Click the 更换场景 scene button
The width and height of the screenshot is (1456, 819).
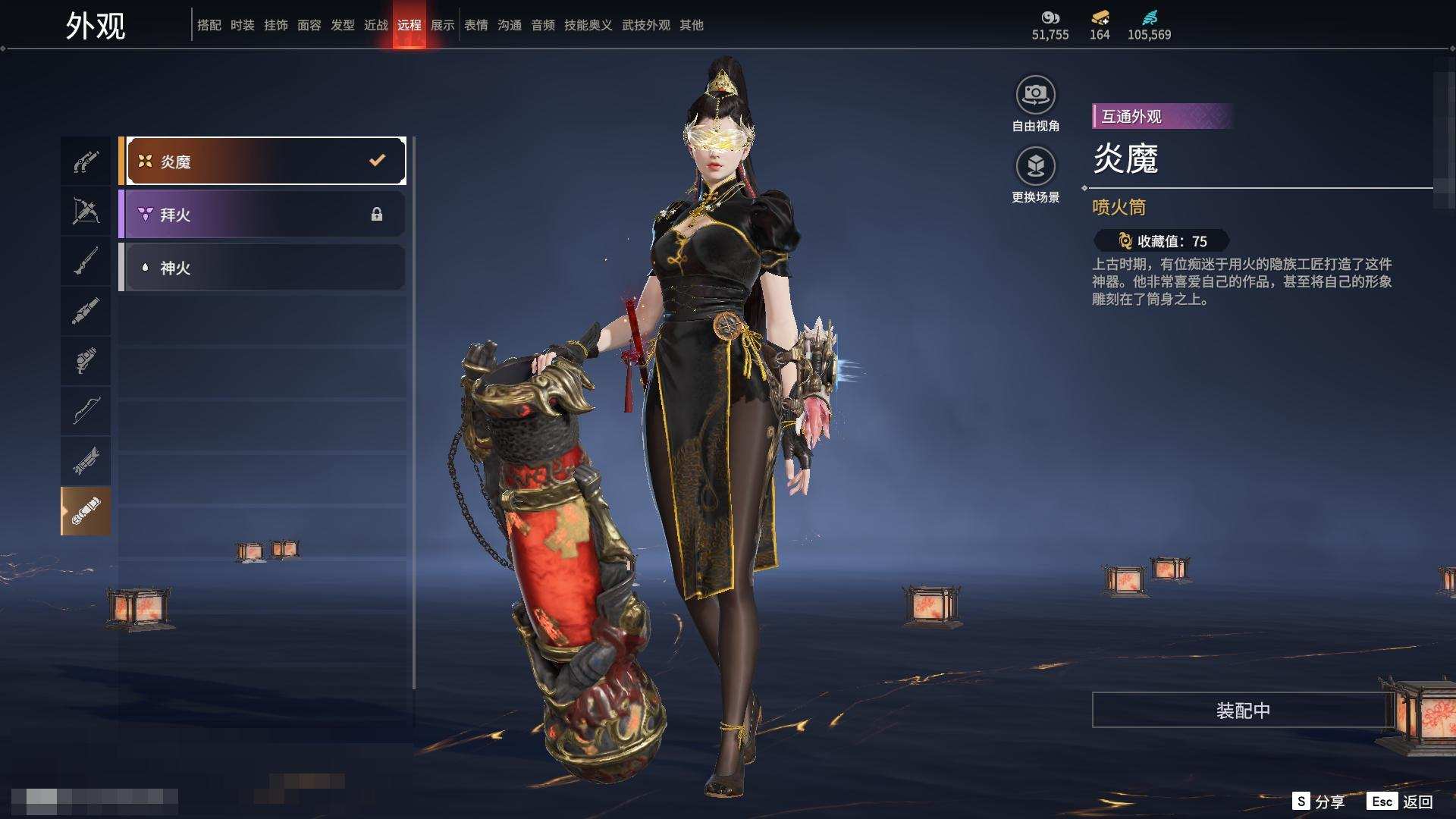tap(1036, 166)
